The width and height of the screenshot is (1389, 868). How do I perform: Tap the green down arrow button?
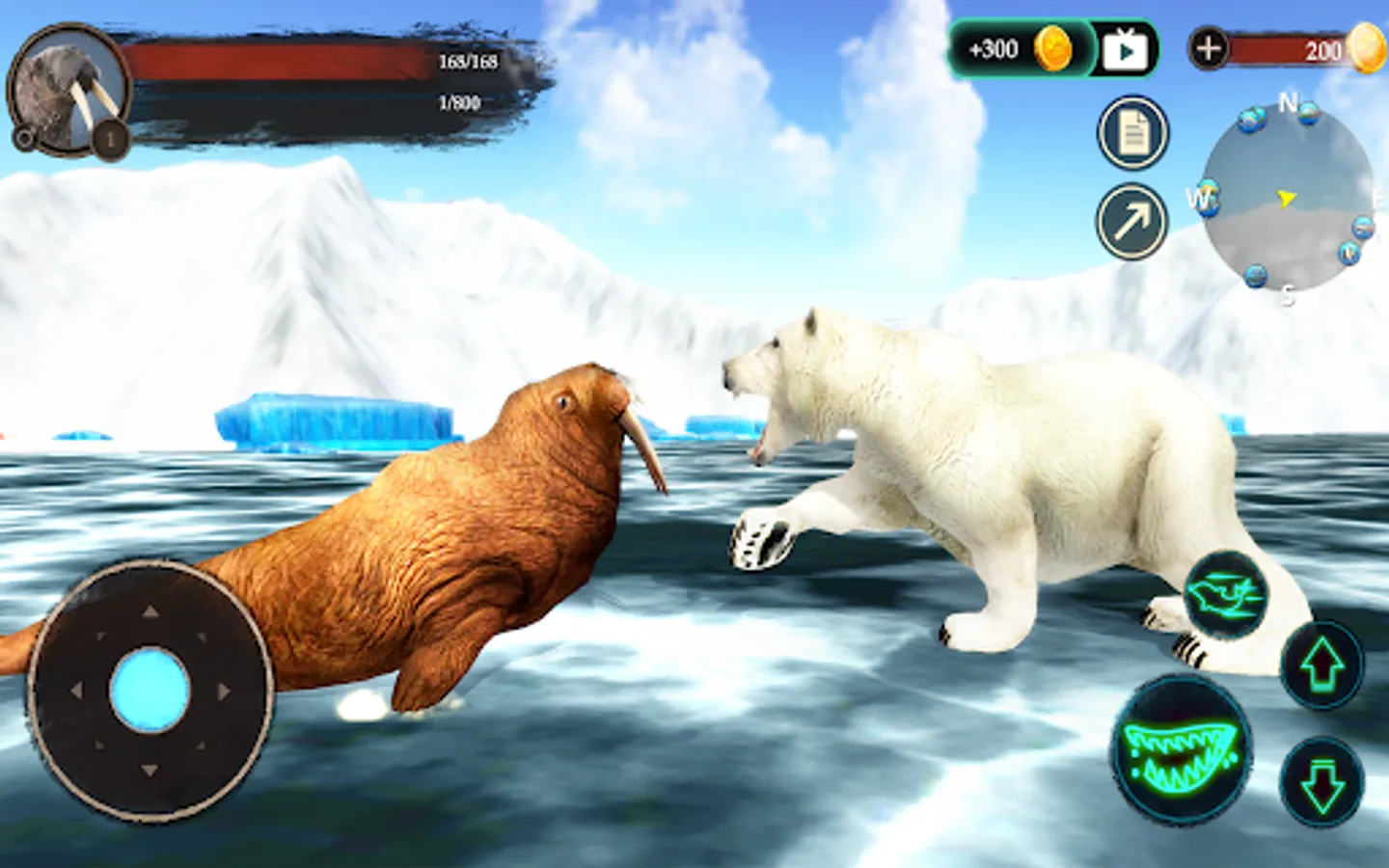pos(1321,782)
